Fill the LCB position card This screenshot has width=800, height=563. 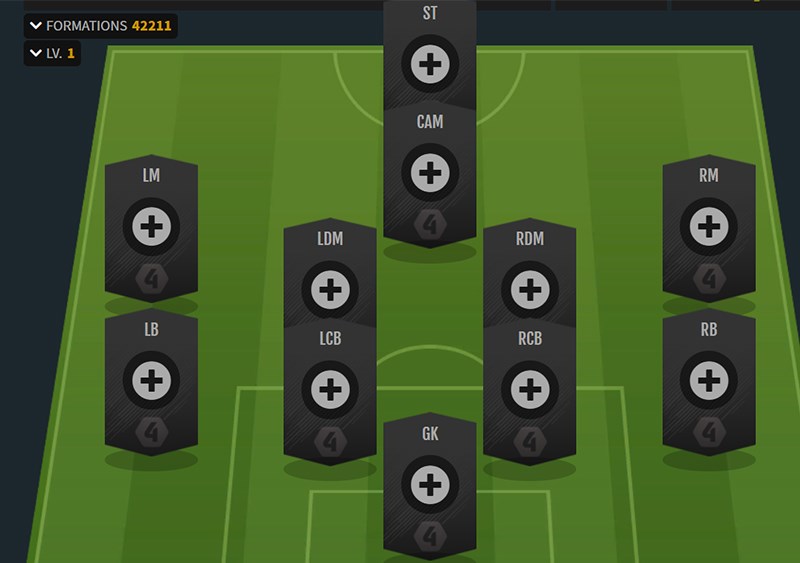[329, 390]
